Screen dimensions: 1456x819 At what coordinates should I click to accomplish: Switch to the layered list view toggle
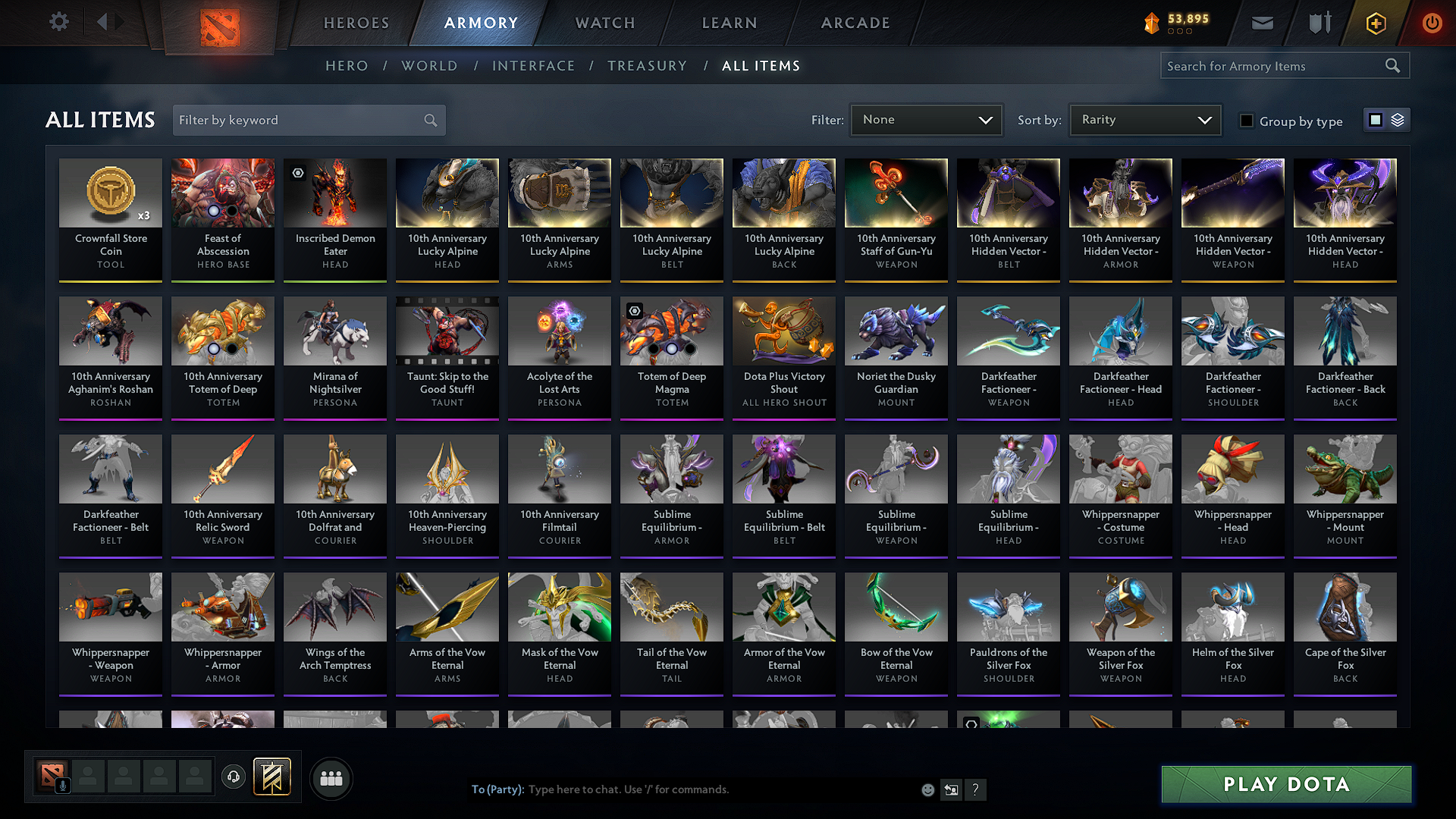(x=1398, y=120)
